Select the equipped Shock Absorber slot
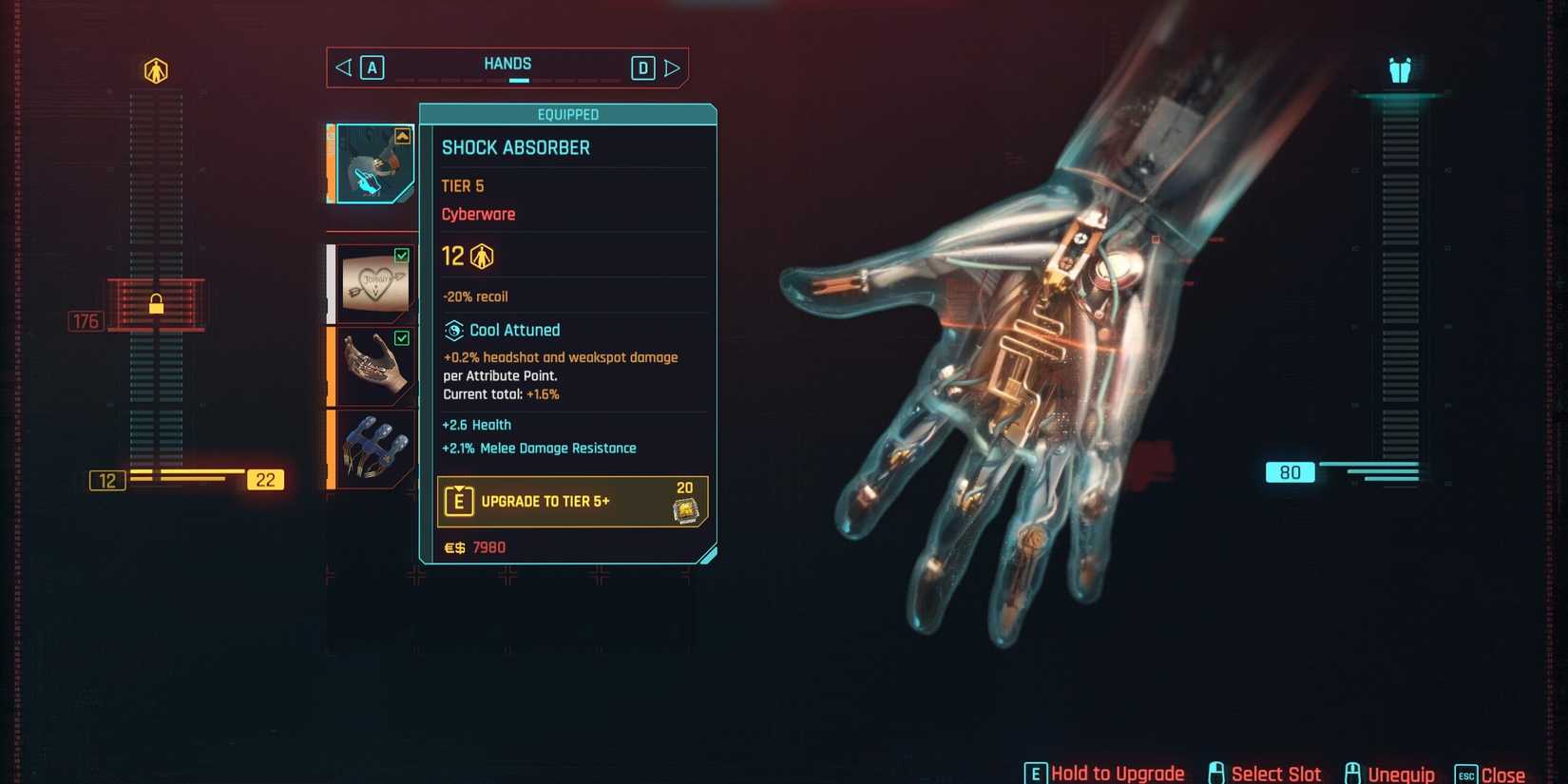The height and width of the screenshot is (784, 1568). click(373, 163)
